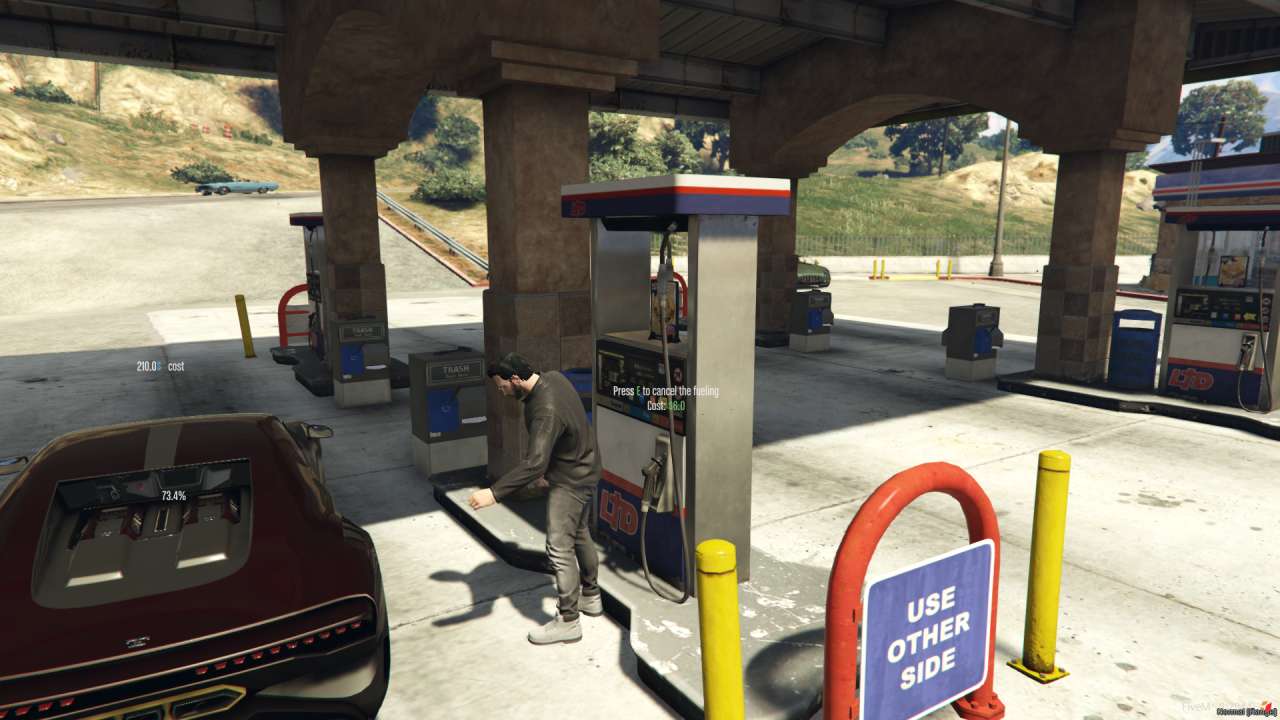Click the blue E key hint in the prompt
The height and width of the screenshot is (720, 1280).
(x=636, y=390)
